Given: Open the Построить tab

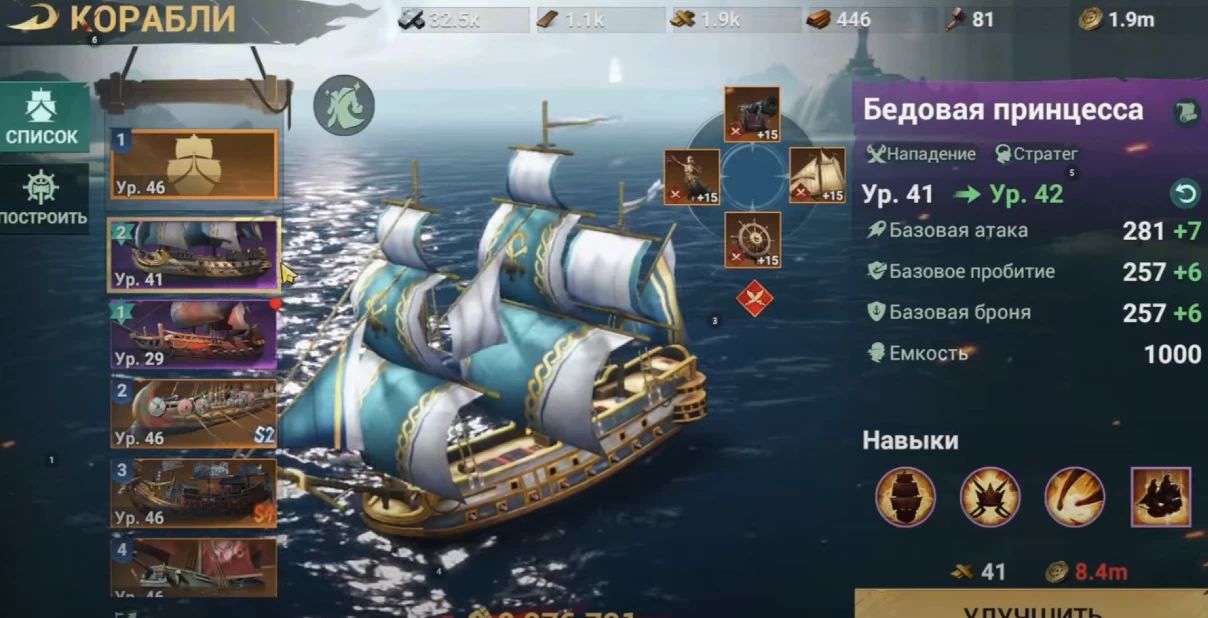Looking at the screenshot, I should click(x=42, y=197).
